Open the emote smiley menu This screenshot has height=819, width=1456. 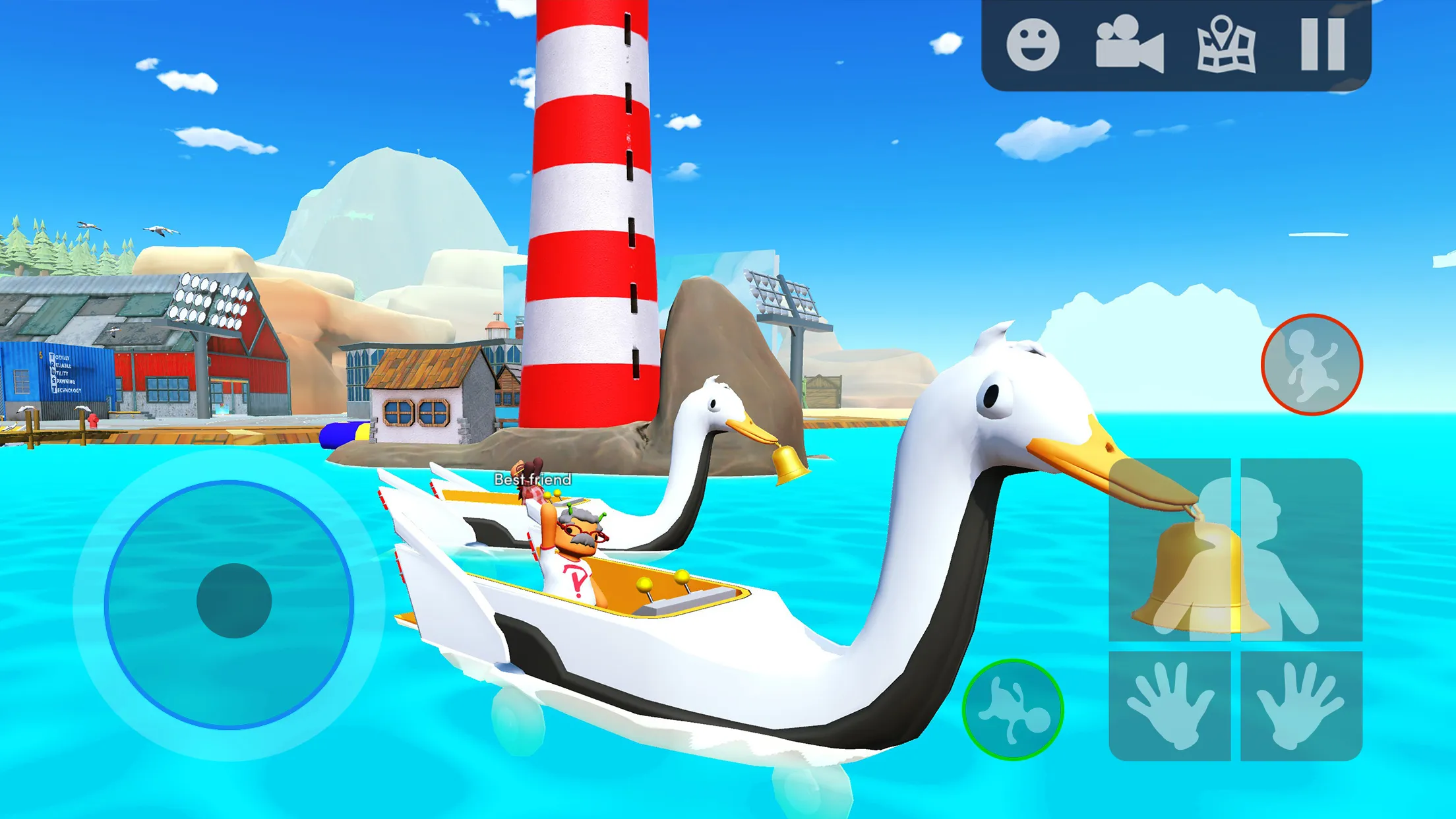[x=1033, y=44]
